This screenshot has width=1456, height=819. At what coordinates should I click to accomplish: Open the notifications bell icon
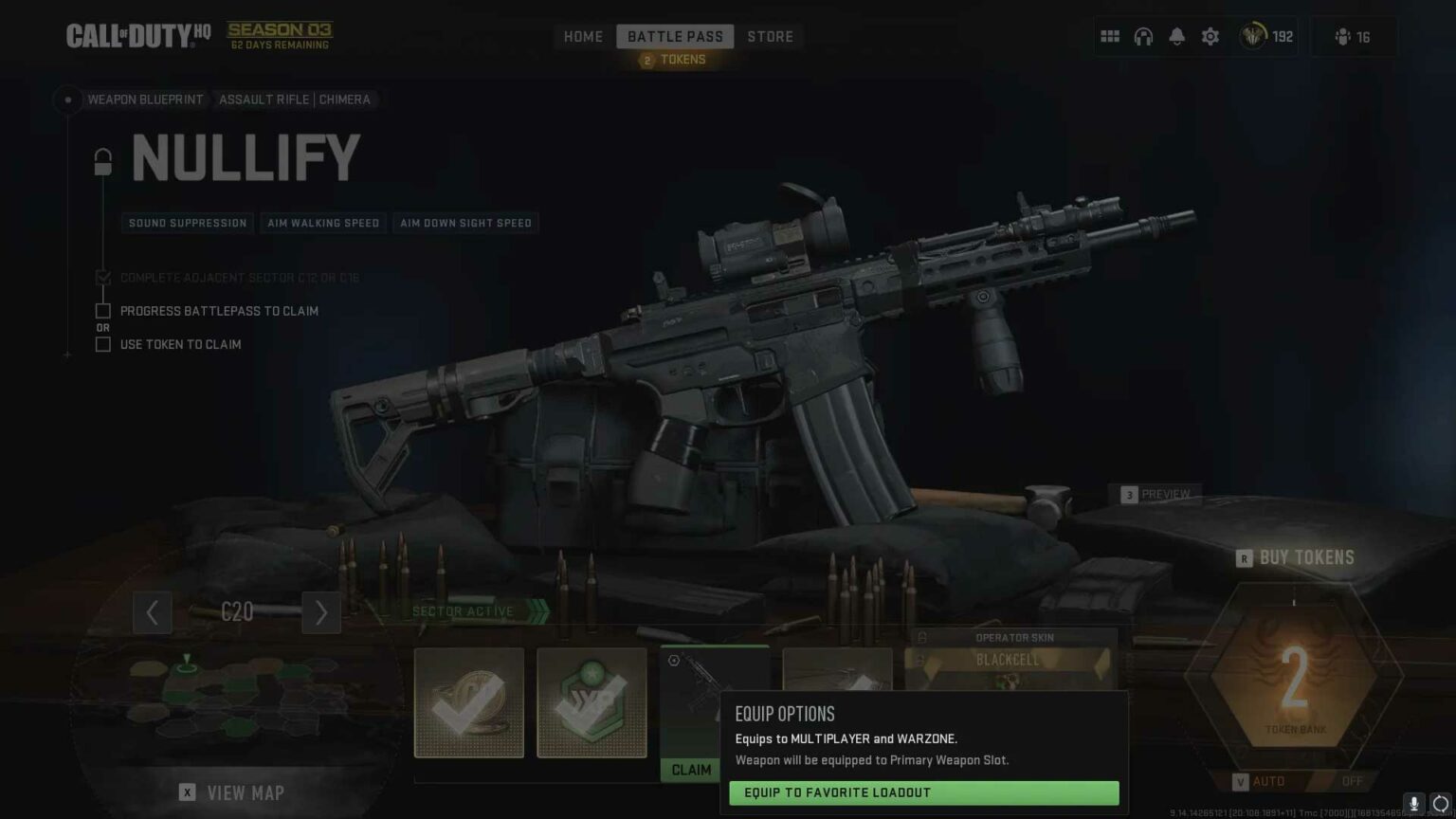pyautogui.click(x=1176, y=36)
